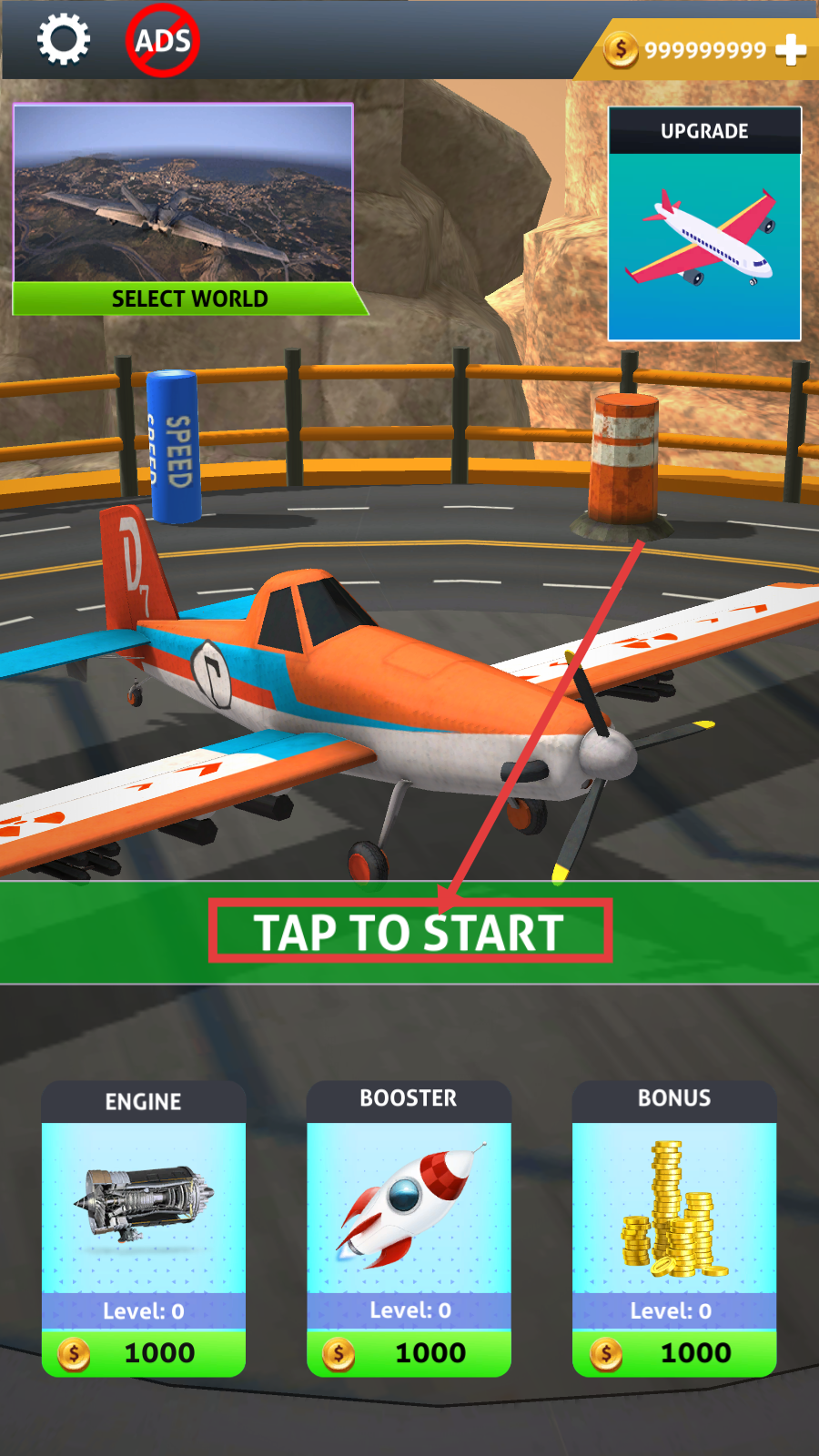Tap the remove ADS icon

(162, 41)
